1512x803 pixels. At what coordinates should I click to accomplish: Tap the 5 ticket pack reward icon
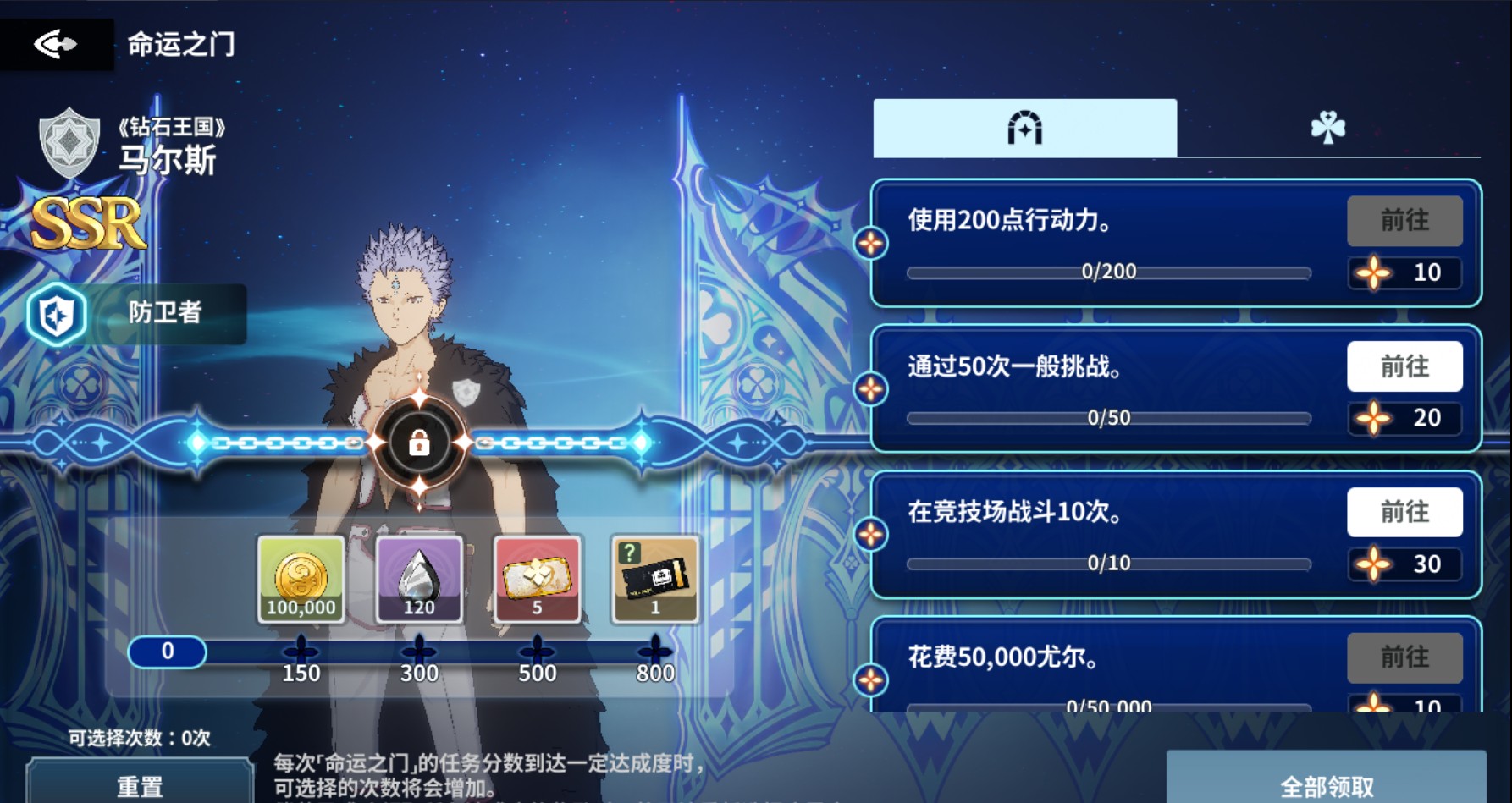[x=537, y=578]
